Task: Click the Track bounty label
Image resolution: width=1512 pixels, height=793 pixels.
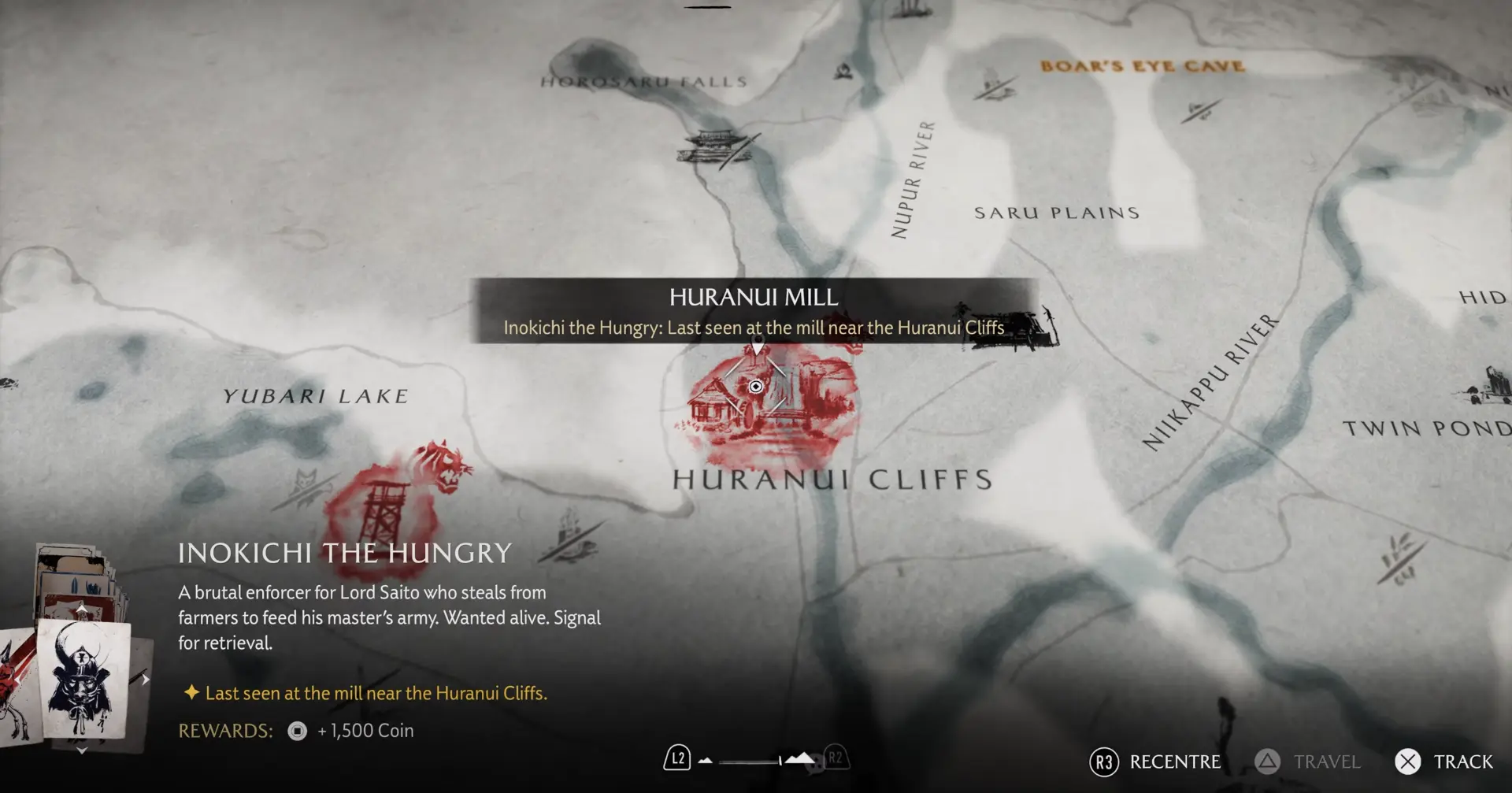Action: point(1462,762)
